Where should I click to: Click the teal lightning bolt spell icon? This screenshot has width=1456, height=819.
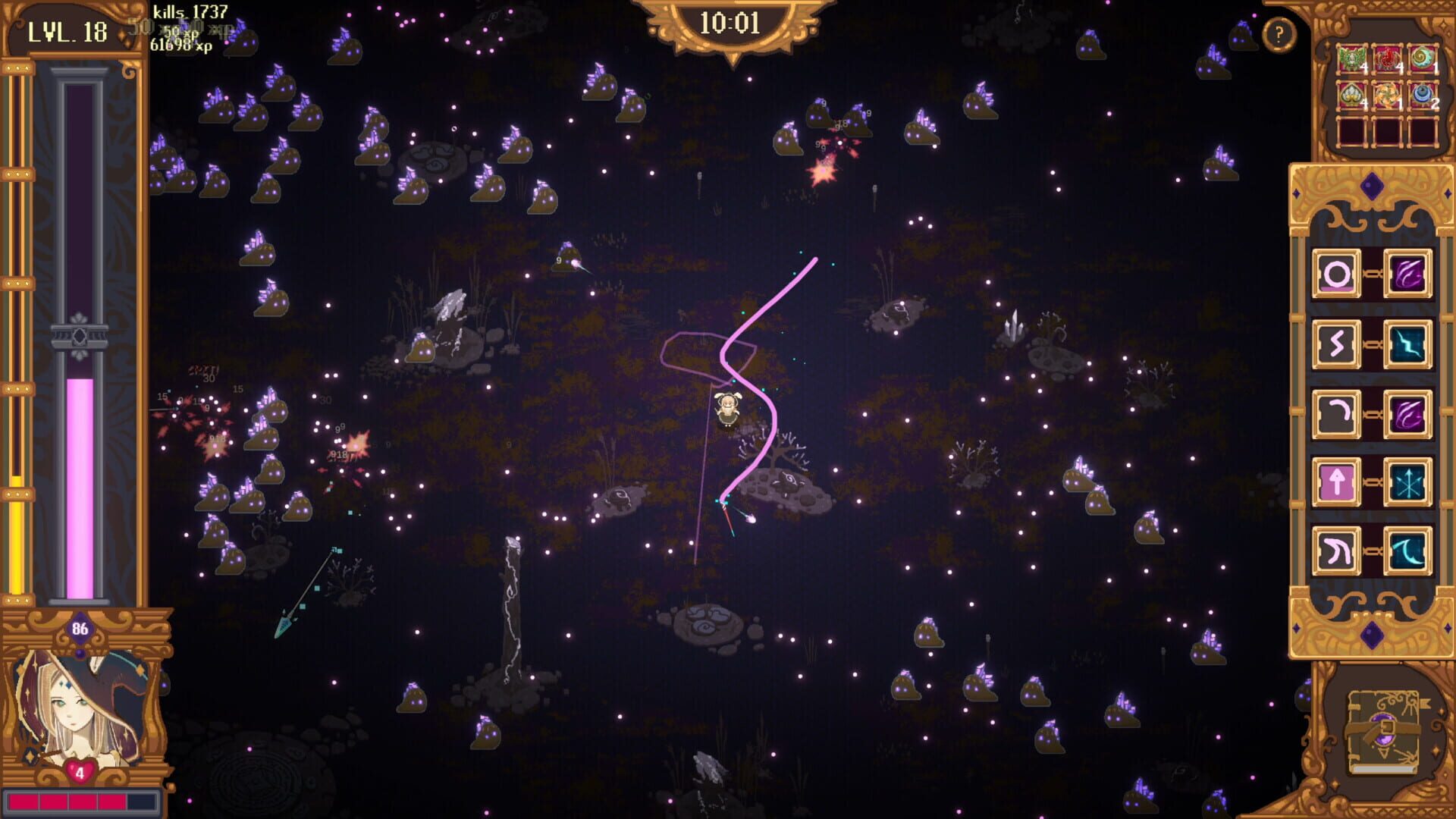point(1407,343)
